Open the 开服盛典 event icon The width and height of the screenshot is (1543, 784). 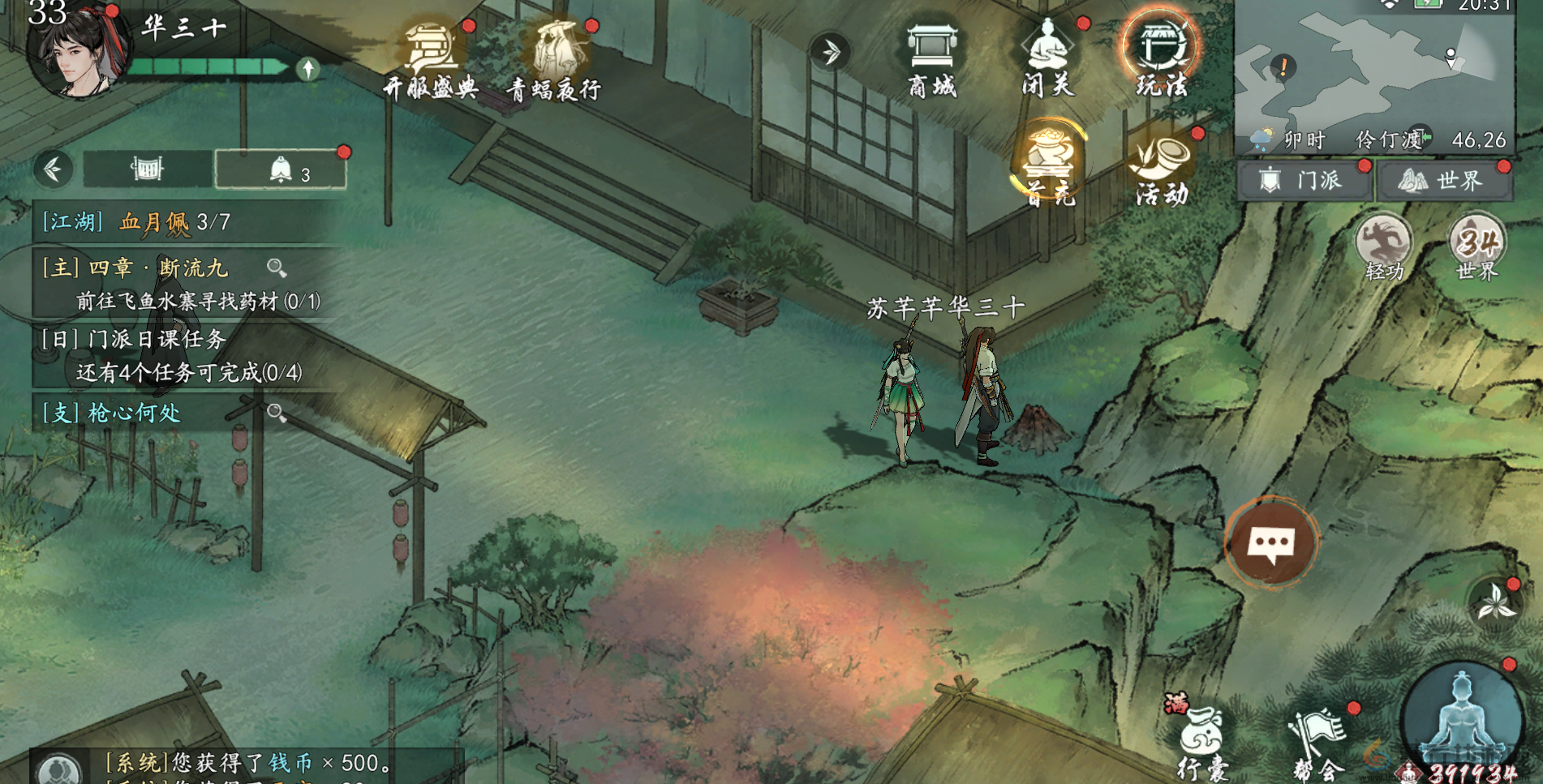tap(432, 57)
